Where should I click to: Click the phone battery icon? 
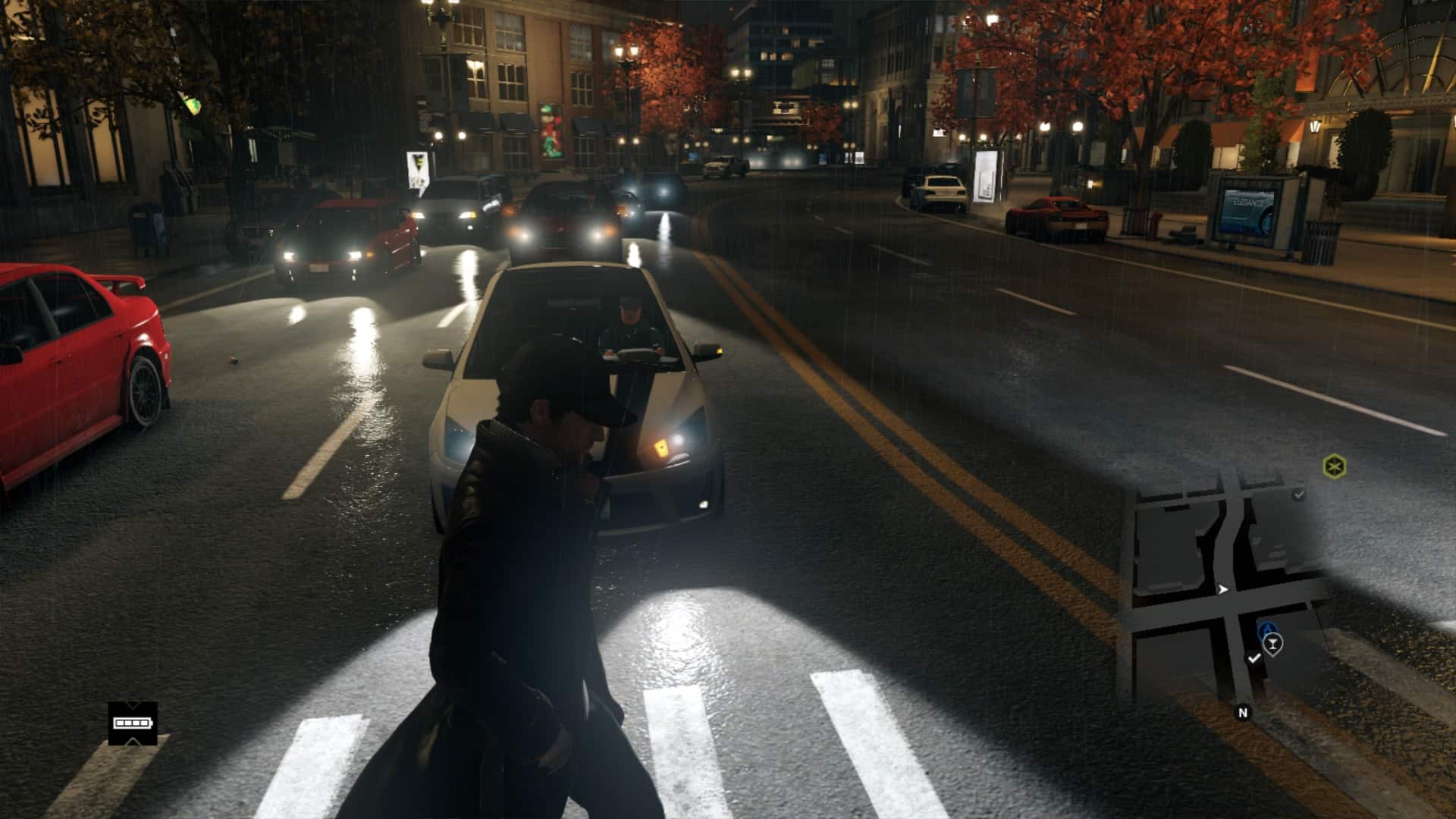point(132,723)
